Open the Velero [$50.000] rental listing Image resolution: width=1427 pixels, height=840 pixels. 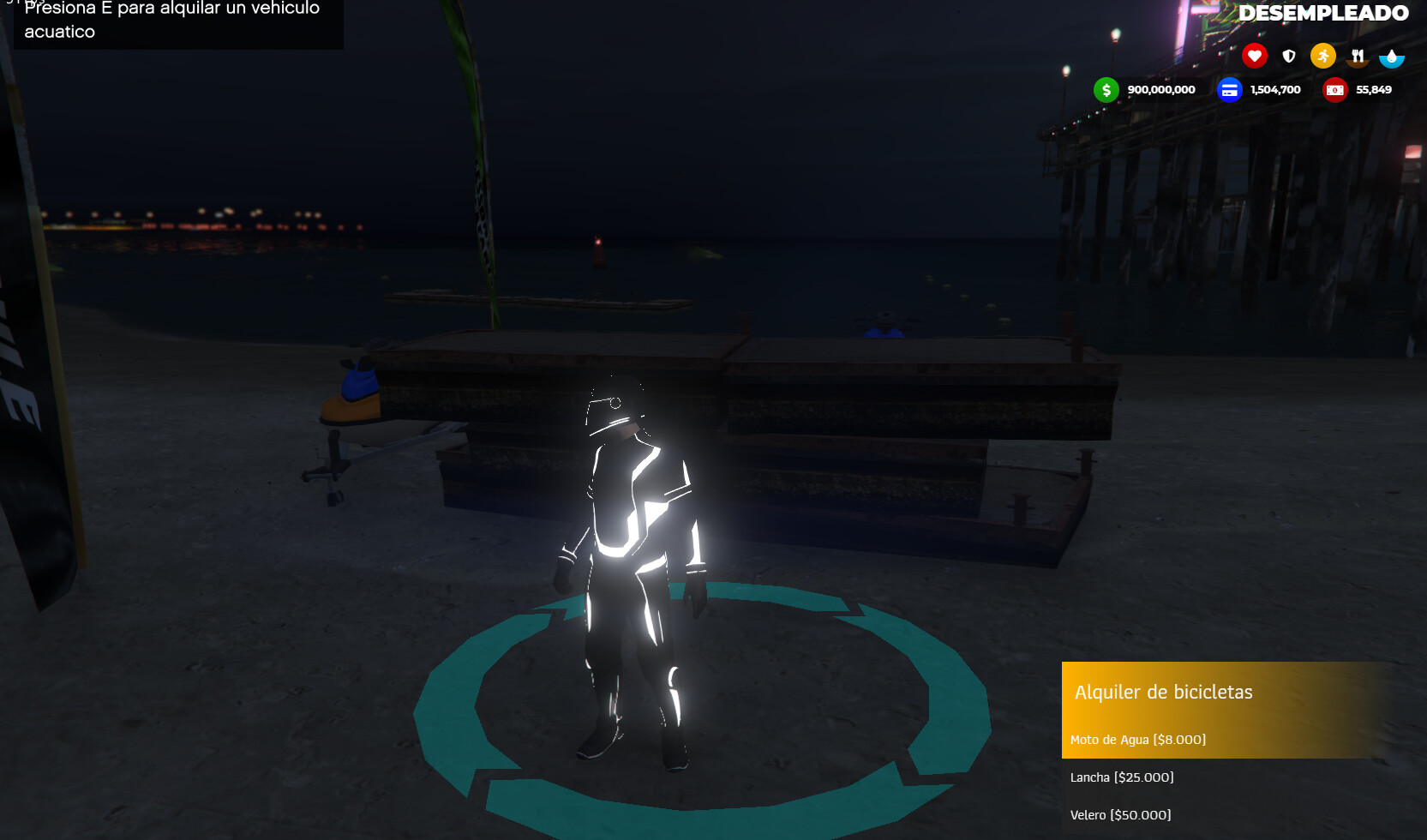1120,814
